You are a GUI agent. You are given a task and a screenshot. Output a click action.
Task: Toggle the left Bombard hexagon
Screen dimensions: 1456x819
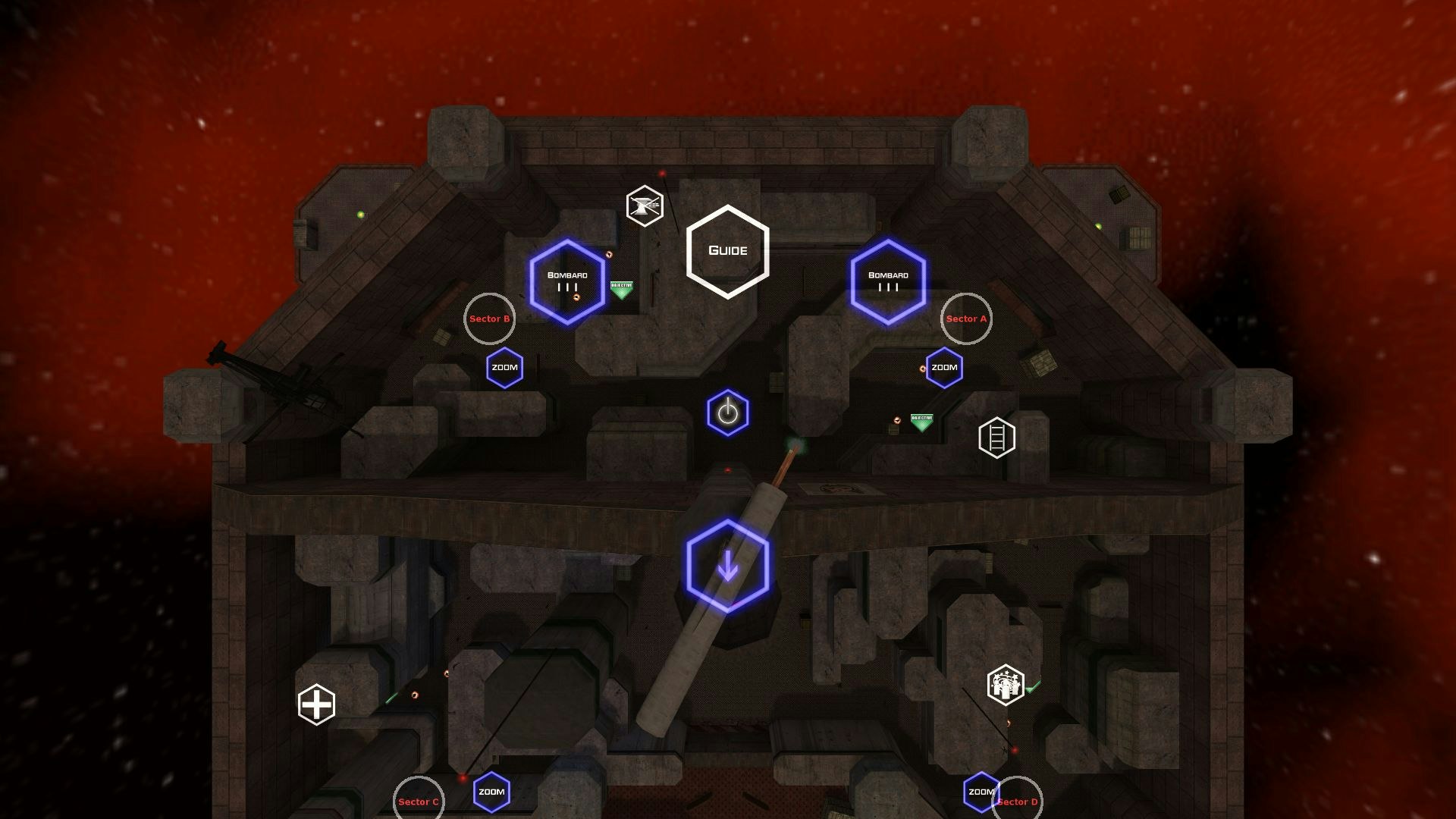(x=570, y=281)
